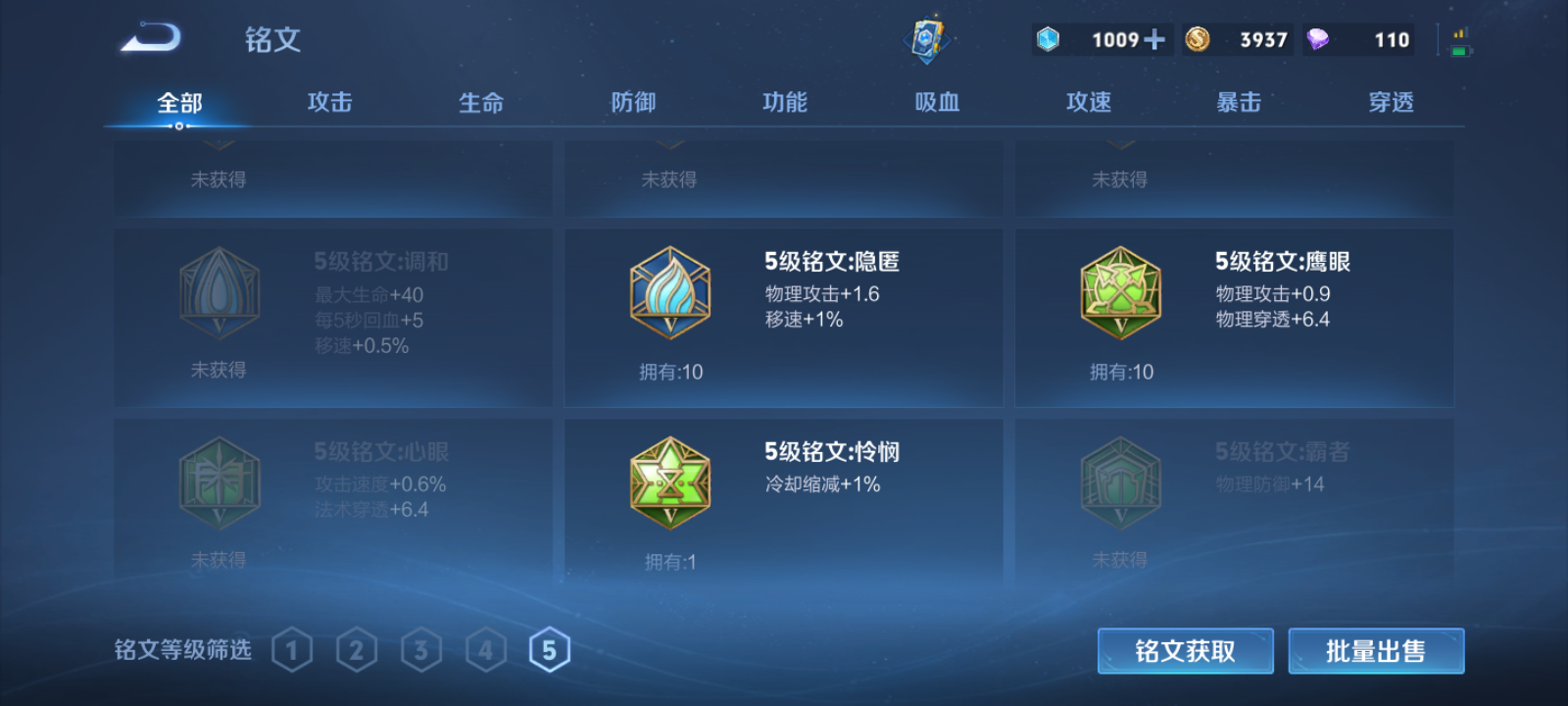Switch to the 穿透 tab

[x=1391, y=101]
